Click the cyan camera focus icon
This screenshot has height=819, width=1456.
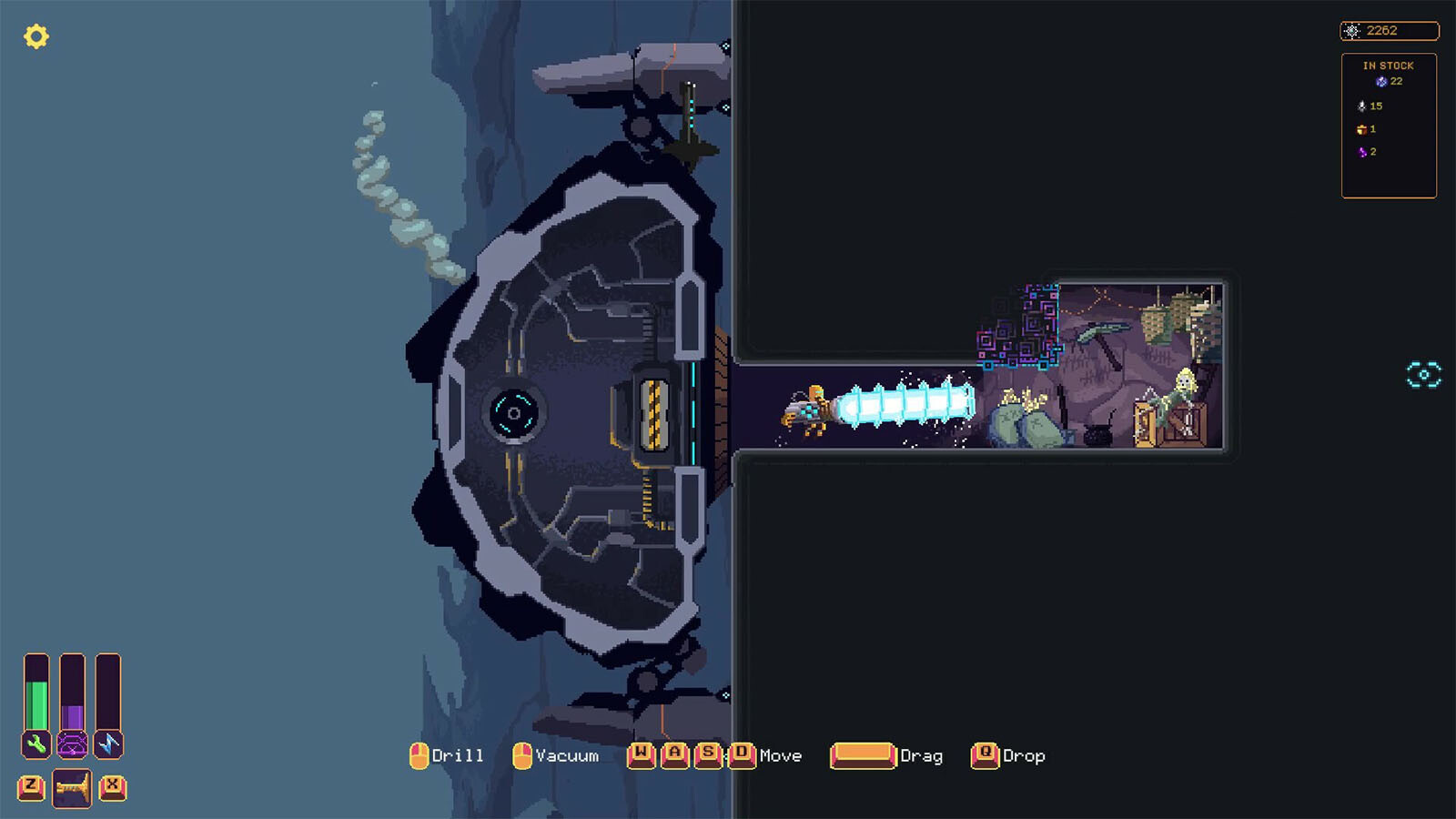(1423, 375)
